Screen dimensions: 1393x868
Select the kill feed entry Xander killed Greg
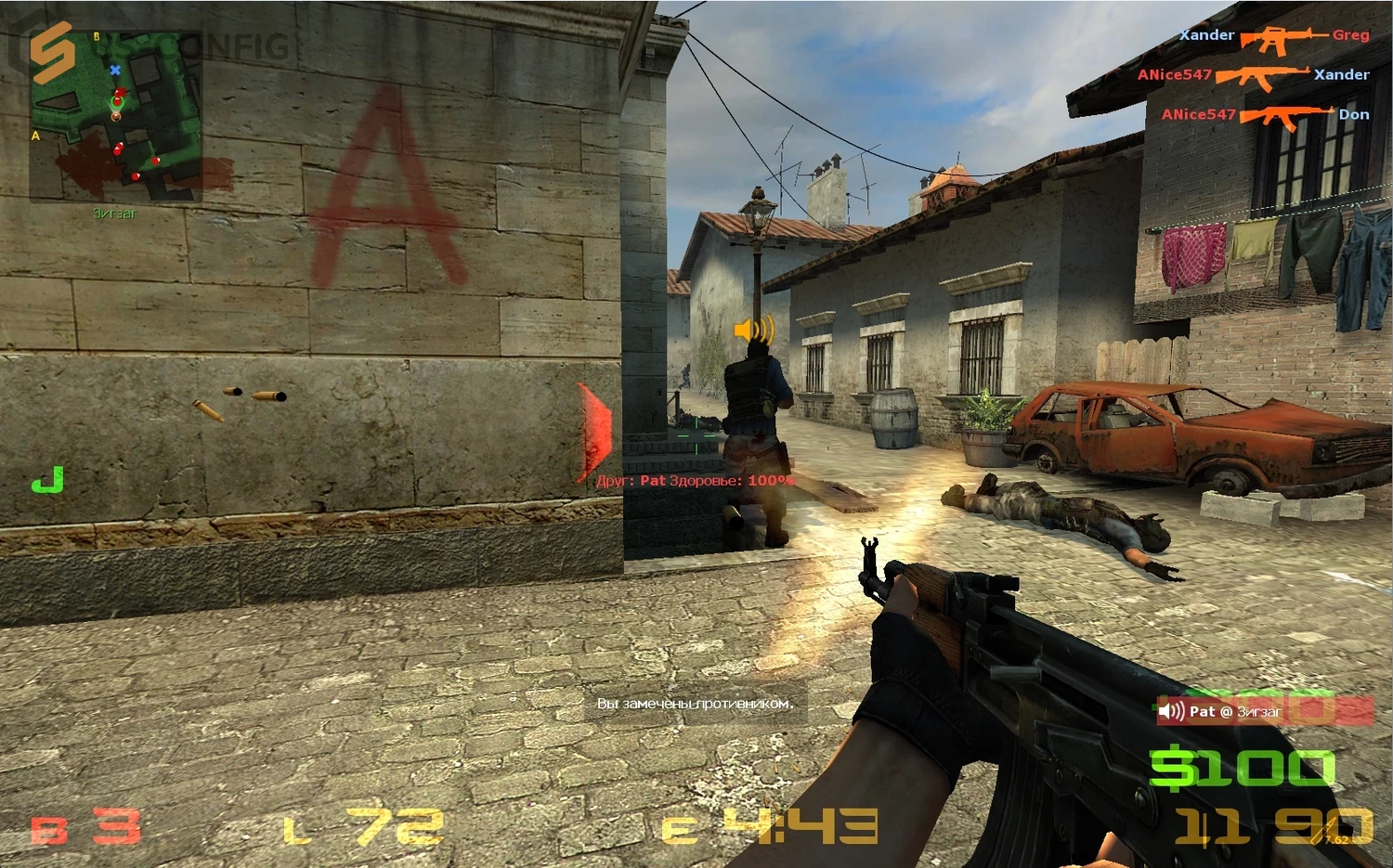click(1274, 37)
